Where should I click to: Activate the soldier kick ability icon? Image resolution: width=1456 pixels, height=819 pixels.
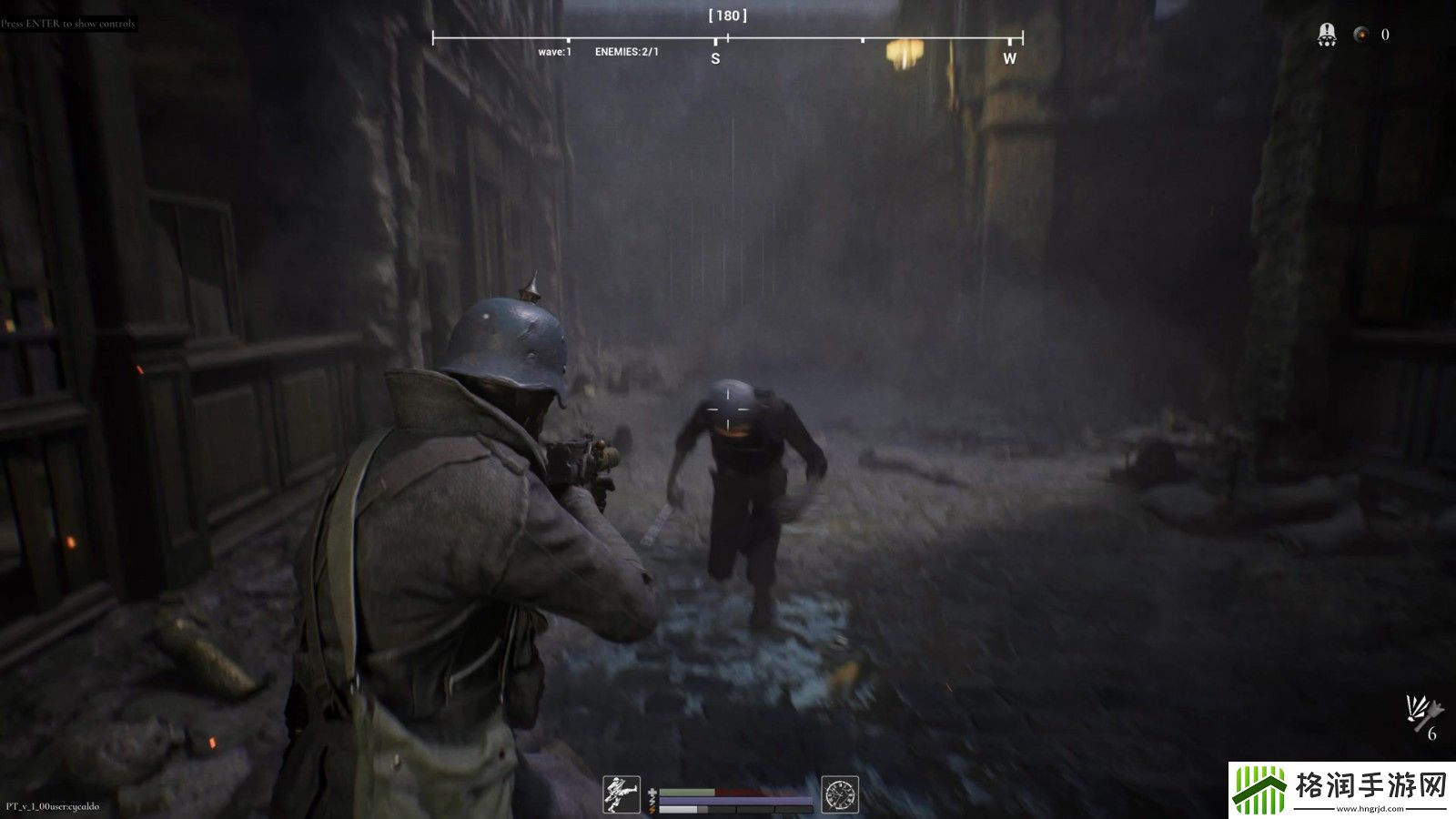(622, 794)
